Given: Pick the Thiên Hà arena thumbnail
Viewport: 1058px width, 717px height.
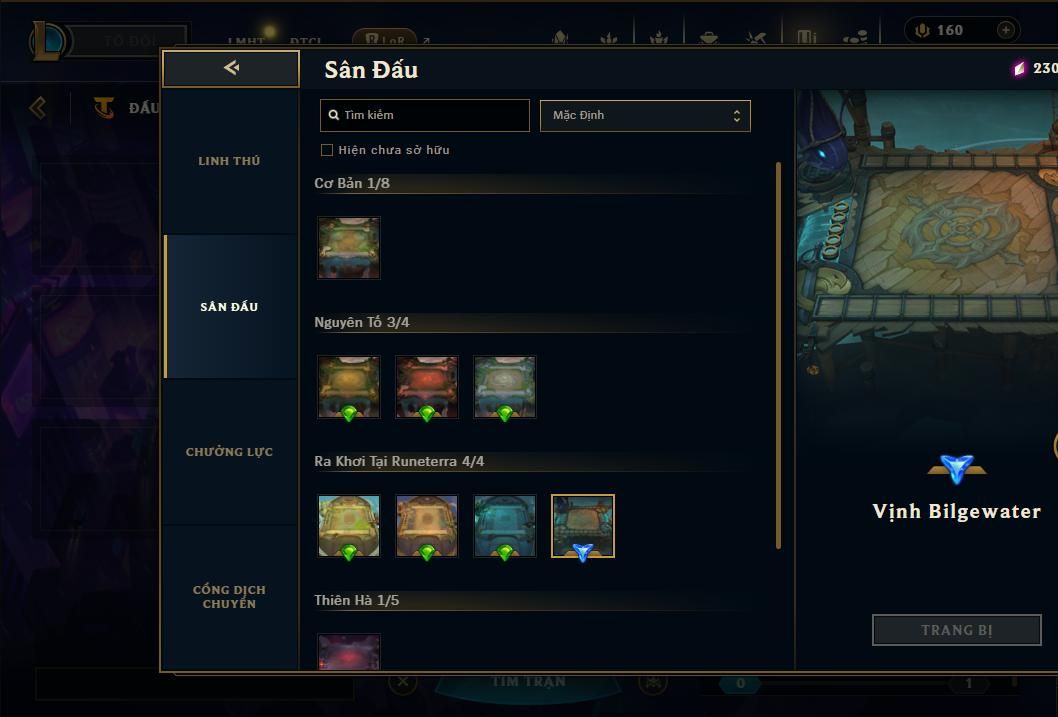Looking at the screenshot, I should [348, 652].
